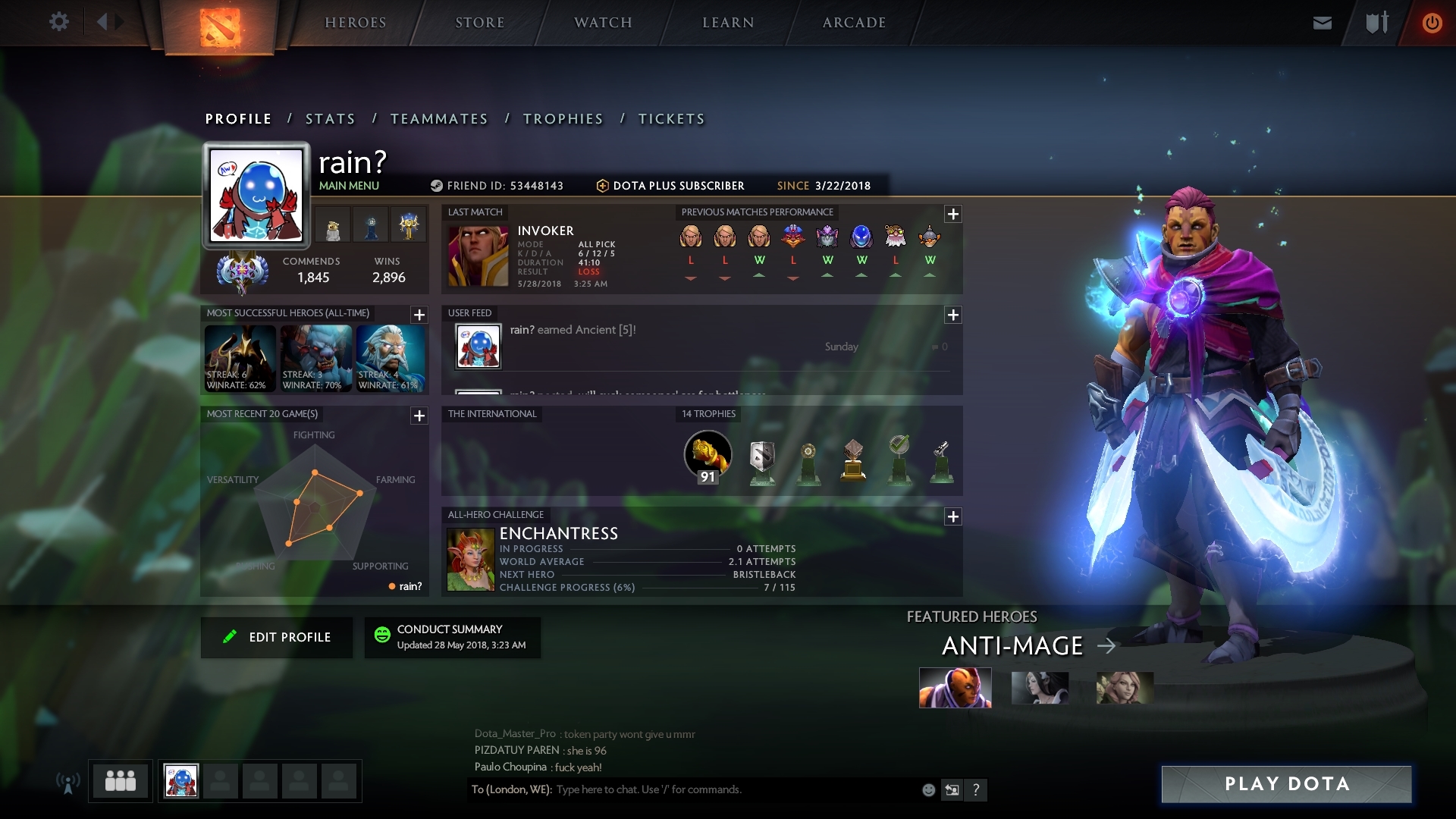The width and height of the screenshot is (1456, 819).
Task: Click the power/exit icon top right
Action: pyautogui.click(x=1432, y=22)
